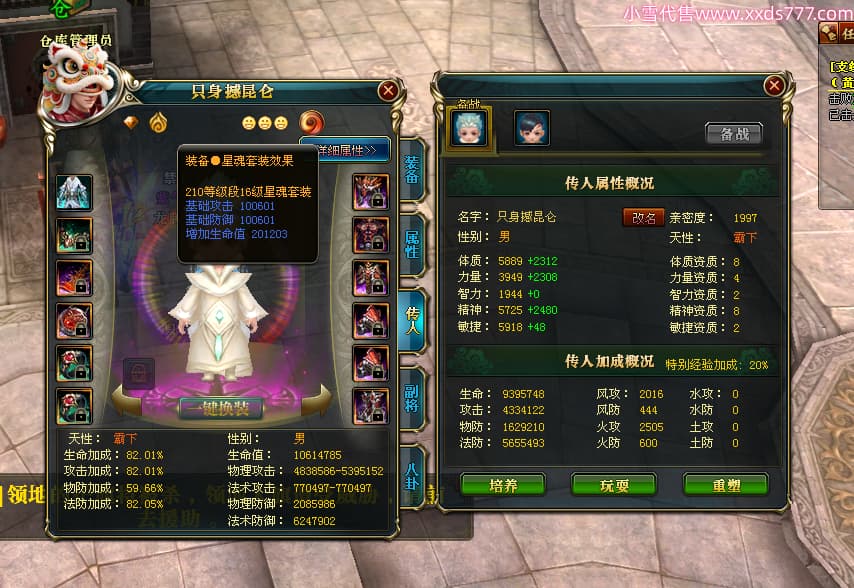The image size is (854, 588).
Task: Click the 重塑 button
Action: pos(725,485)
